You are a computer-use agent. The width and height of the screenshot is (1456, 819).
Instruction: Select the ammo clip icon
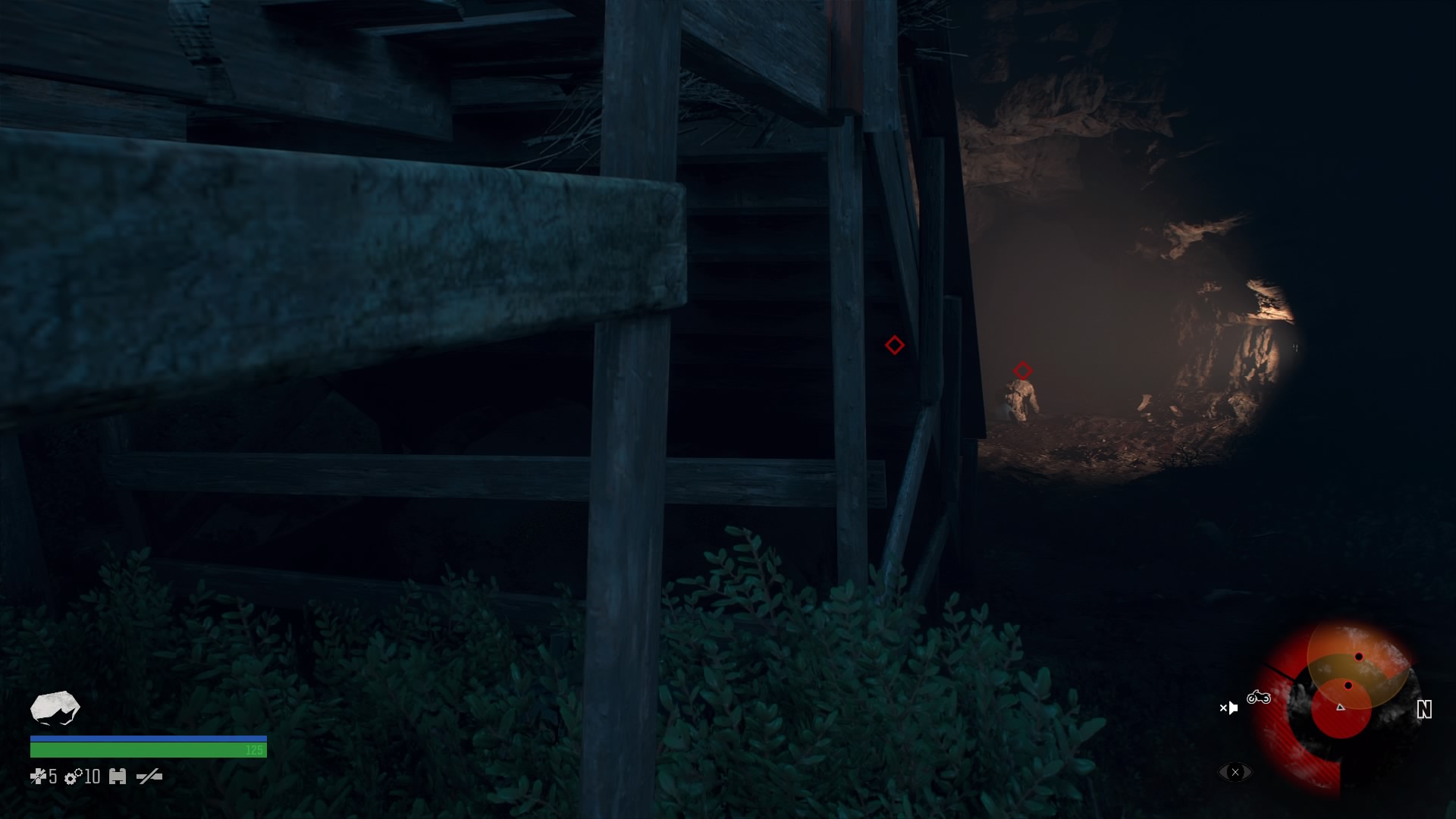pos(118,777)
